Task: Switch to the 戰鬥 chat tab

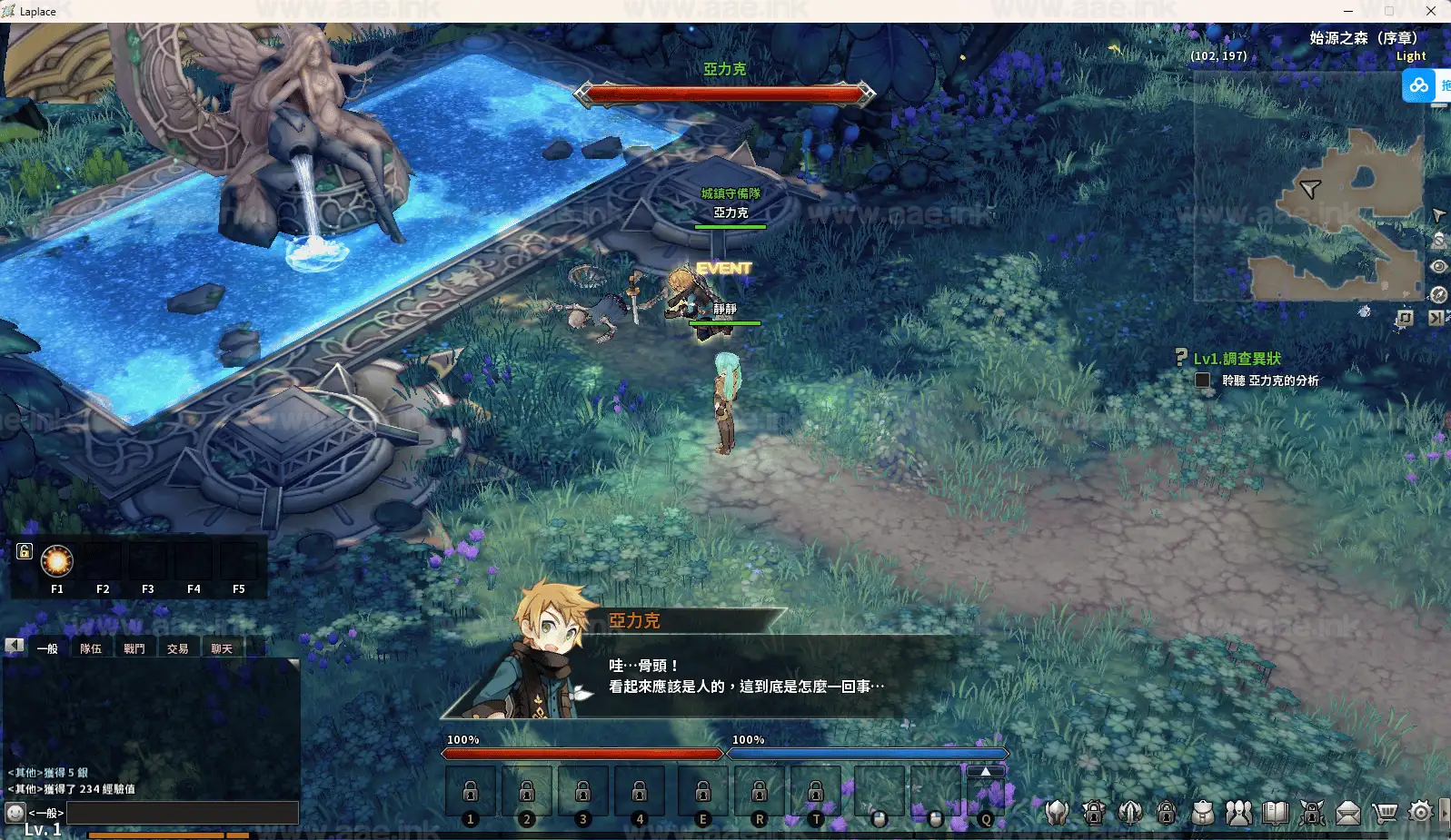Action: (135, 648)
